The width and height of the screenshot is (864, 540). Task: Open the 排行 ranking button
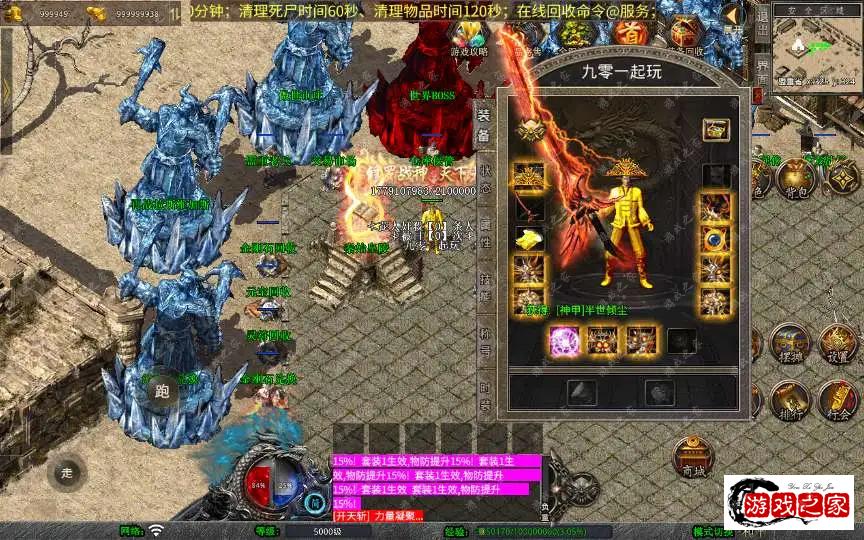[789, 399]
